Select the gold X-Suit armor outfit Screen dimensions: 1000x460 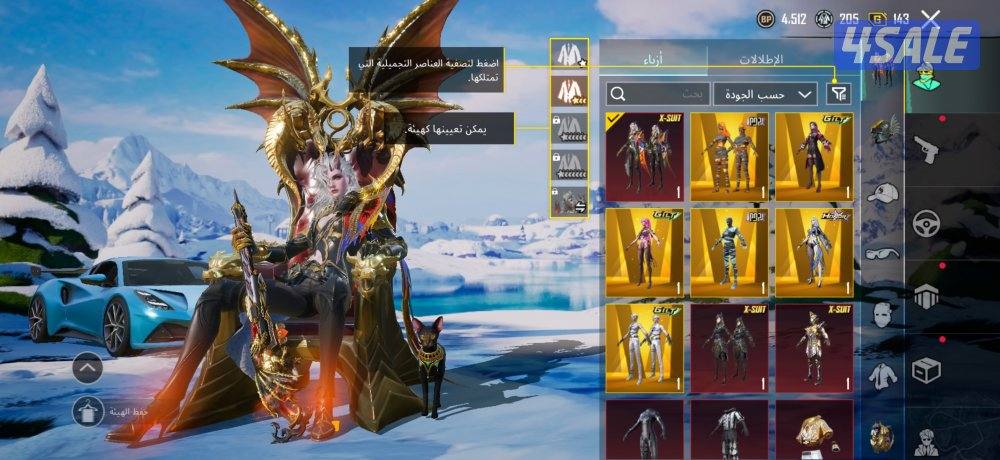coord(814,348)
